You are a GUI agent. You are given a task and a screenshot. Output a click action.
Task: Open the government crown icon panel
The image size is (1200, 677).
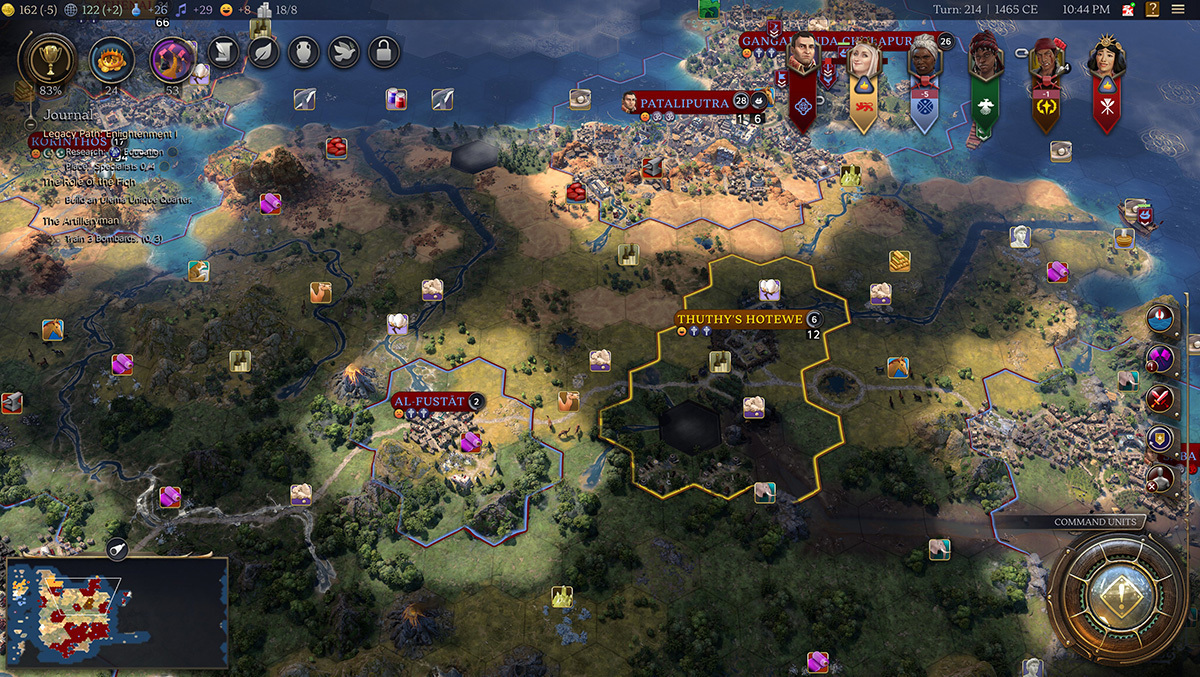[x=111, y=59]
